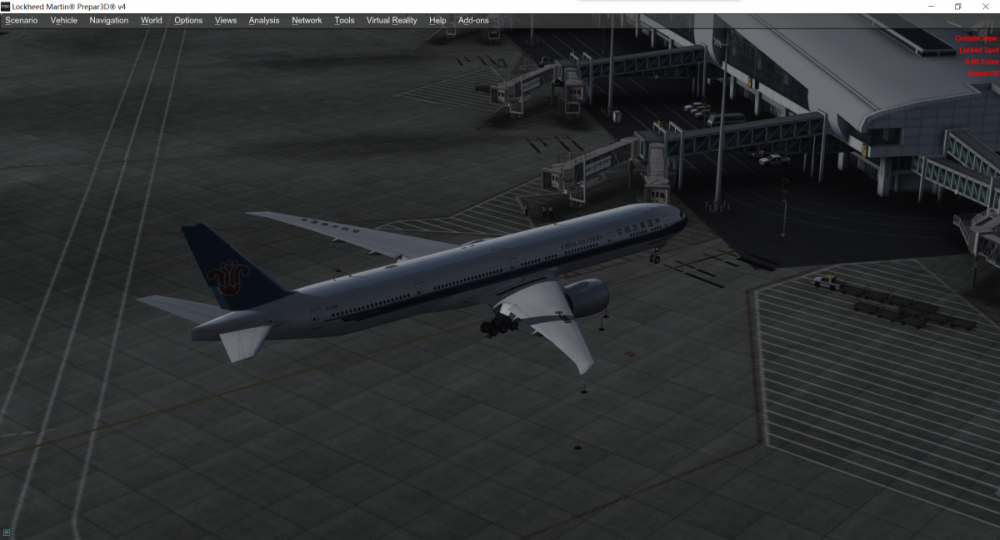Open the World menu
1000x540 pixels.
tap(151, 20)
